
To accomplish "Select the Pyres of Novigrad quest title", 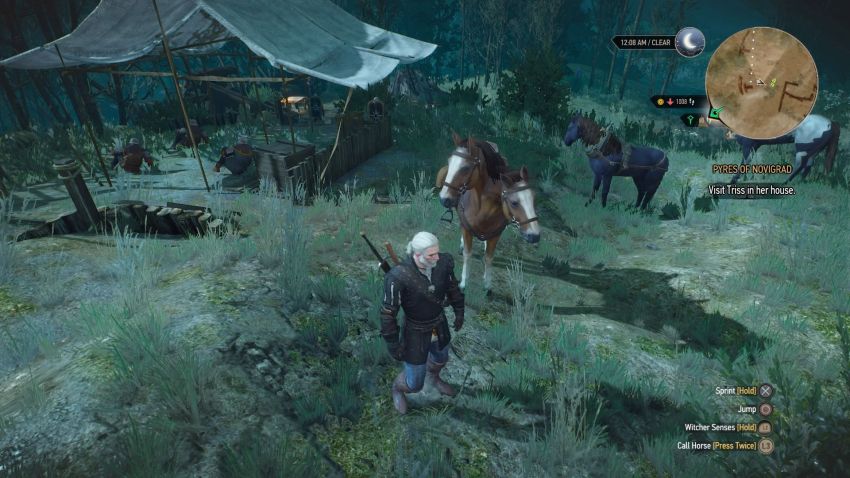I will 753,171.
